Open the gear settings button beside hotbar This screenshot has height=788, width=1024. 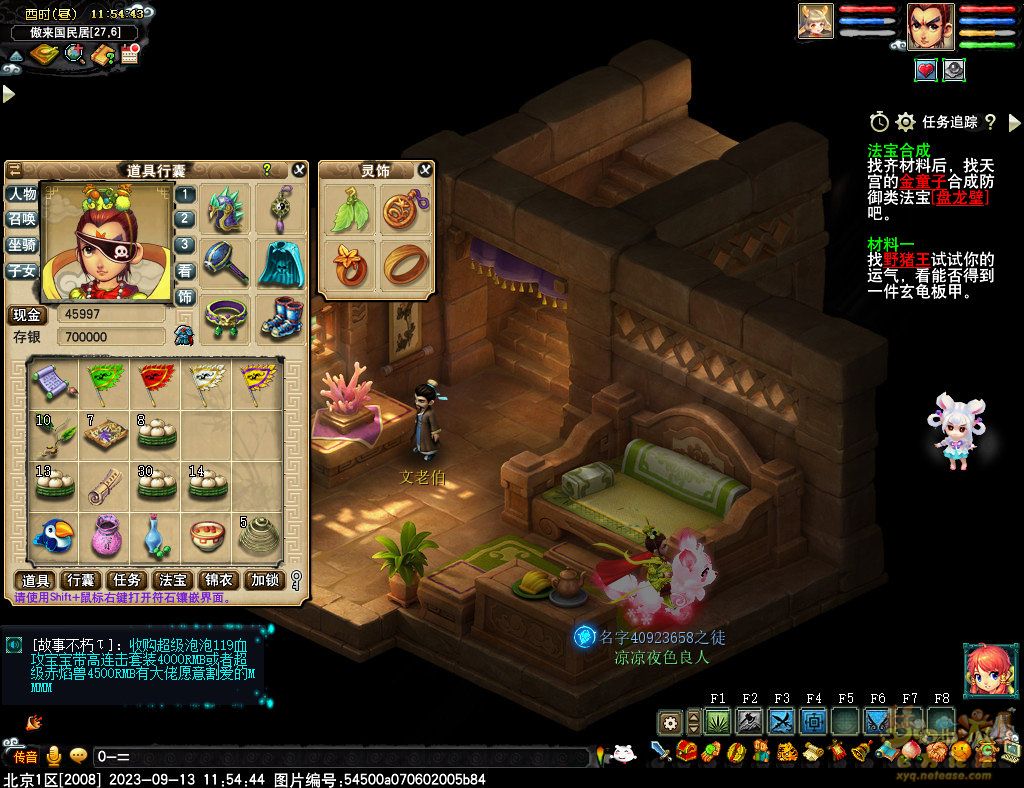670,721
